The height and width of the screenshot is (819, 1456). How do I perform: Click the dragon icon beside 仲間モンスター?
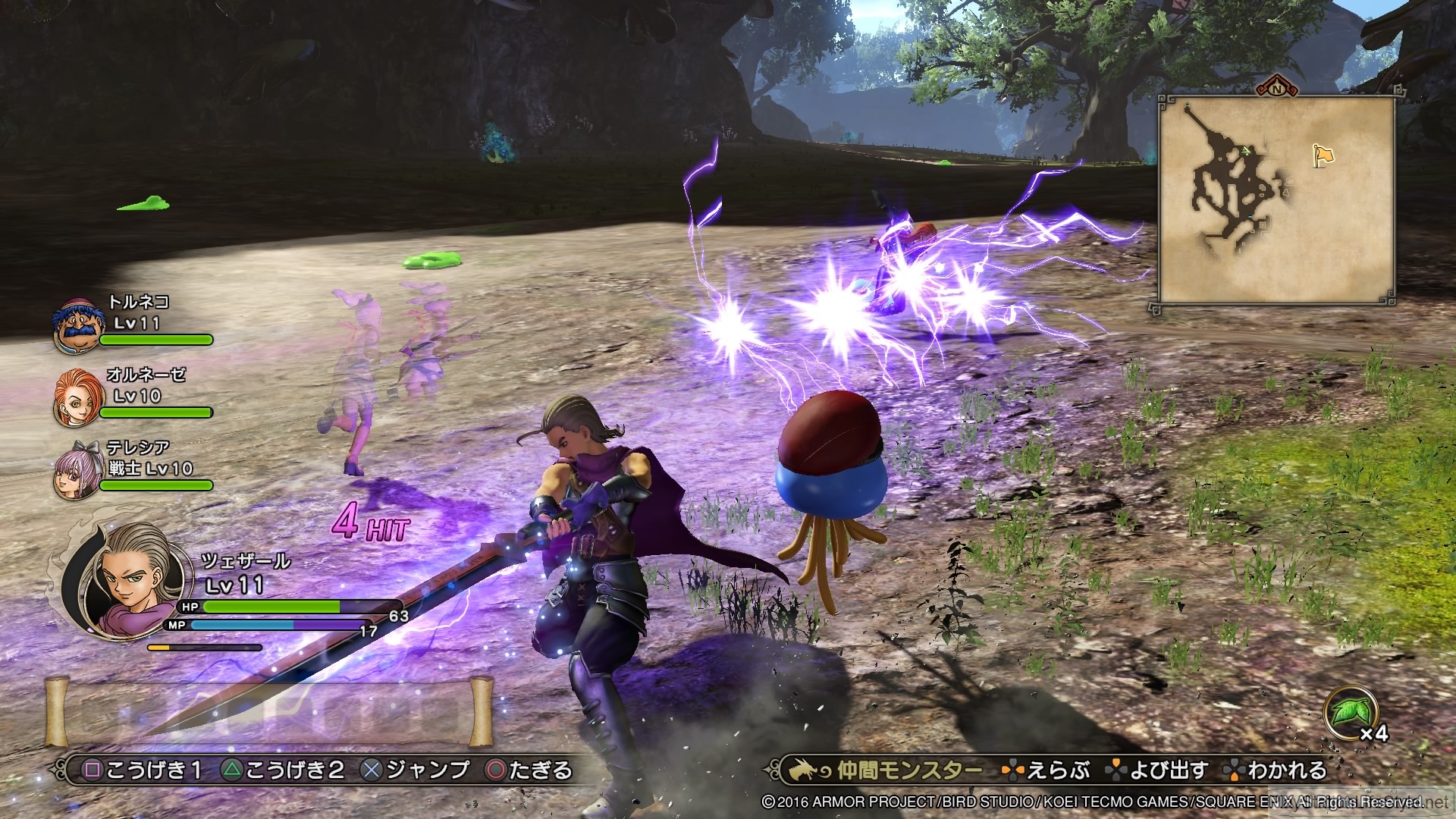click(x=808, y=770)
